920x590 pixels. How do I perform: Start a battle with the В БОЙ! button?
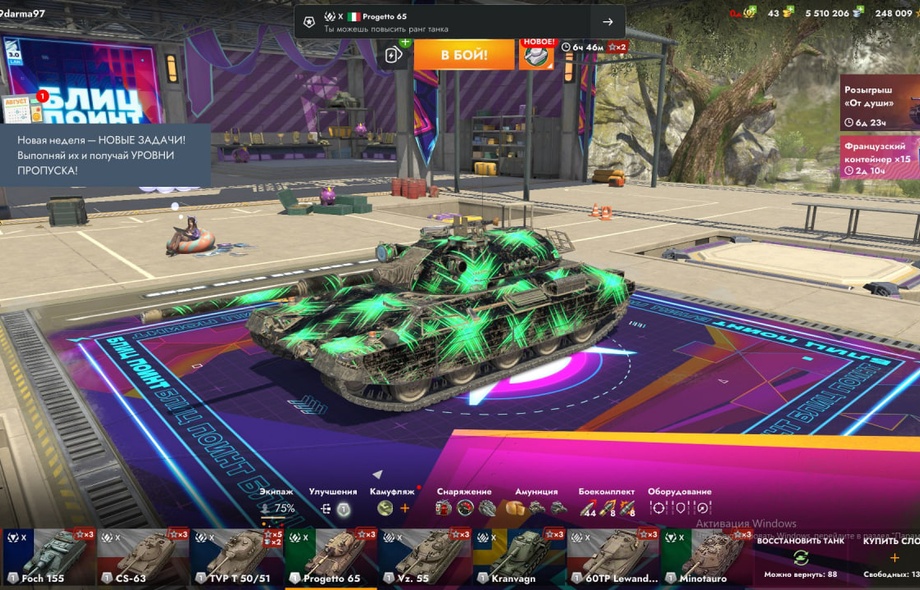(x=464, y=54)
